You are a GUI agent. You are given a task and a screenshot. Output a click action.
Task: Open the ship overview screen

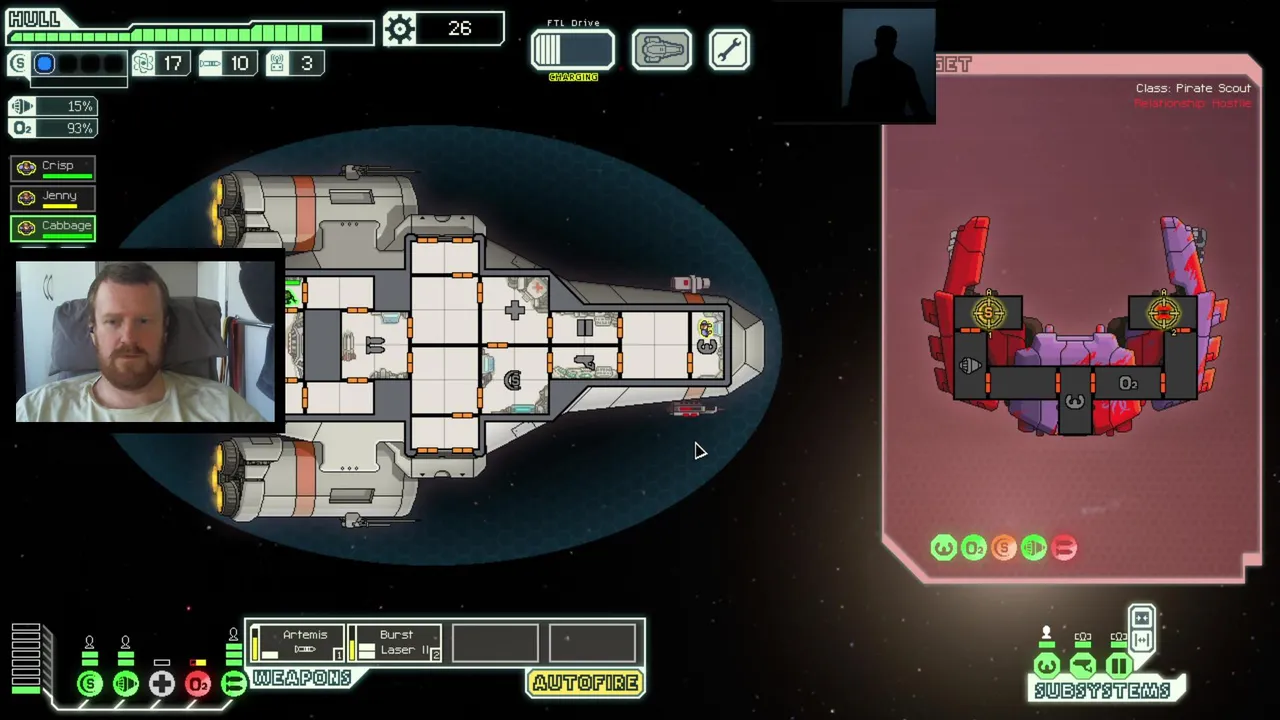661,50
